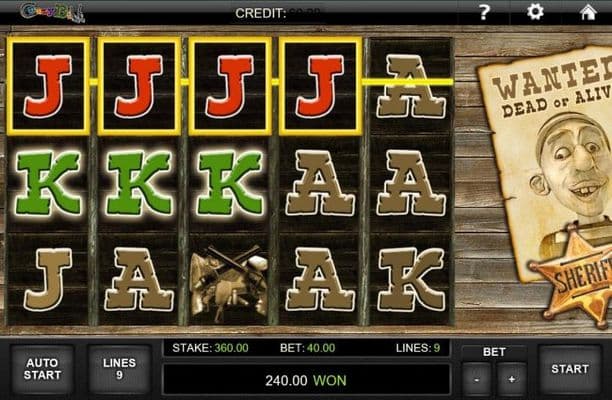Activate the Auto Start button
This screenshot has height=400, width=612.
click(x=42, y=369)
